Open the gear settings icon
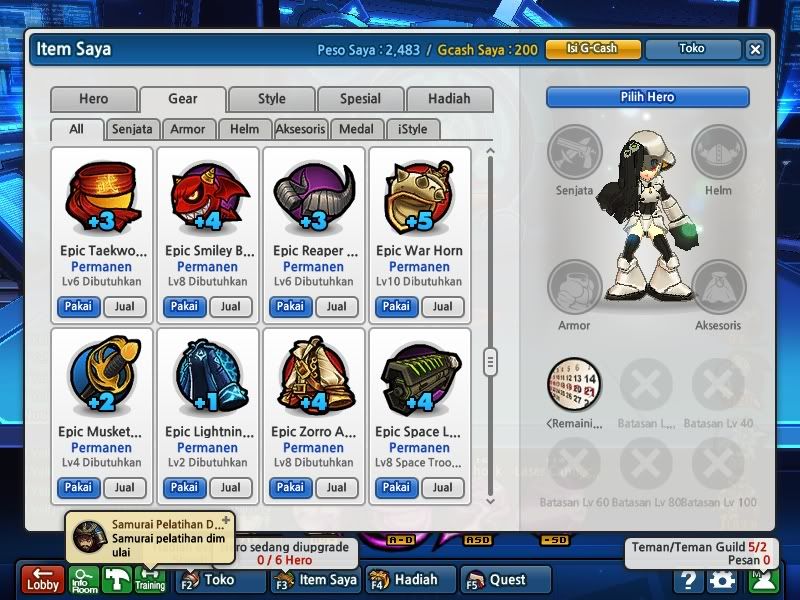 pyautogui.click(x=721, y=579)
